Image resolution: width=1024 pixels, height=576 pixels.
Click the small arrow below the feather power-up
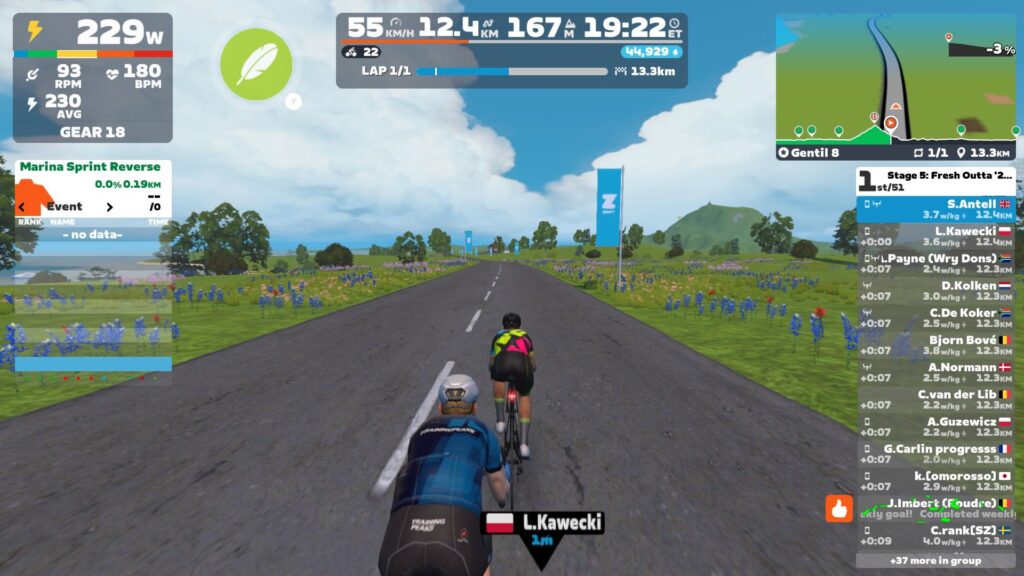pyautogui.click(x=293, y=100)
